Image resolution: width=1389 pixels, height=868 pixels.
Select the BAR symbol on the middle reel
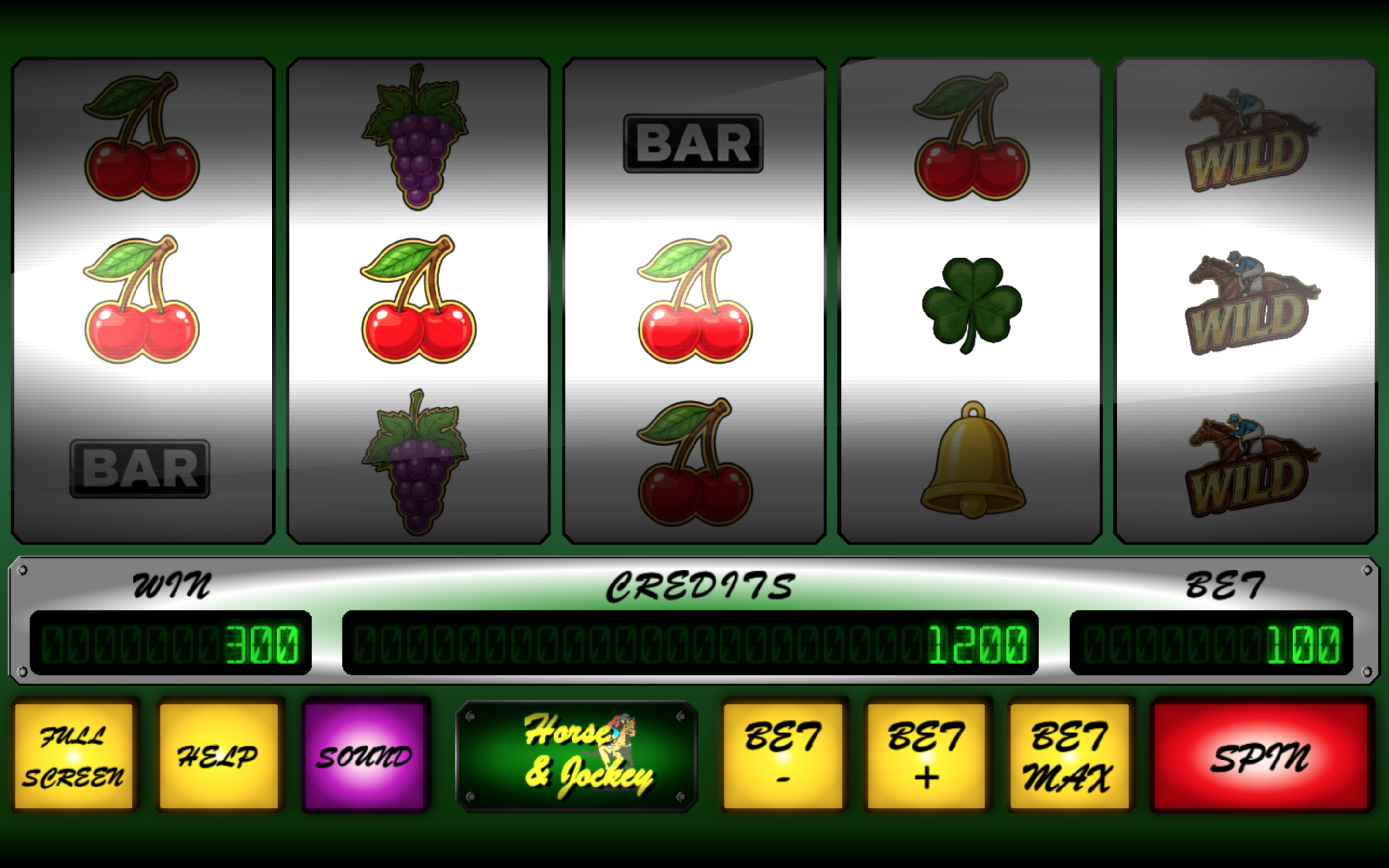(691, 144)
